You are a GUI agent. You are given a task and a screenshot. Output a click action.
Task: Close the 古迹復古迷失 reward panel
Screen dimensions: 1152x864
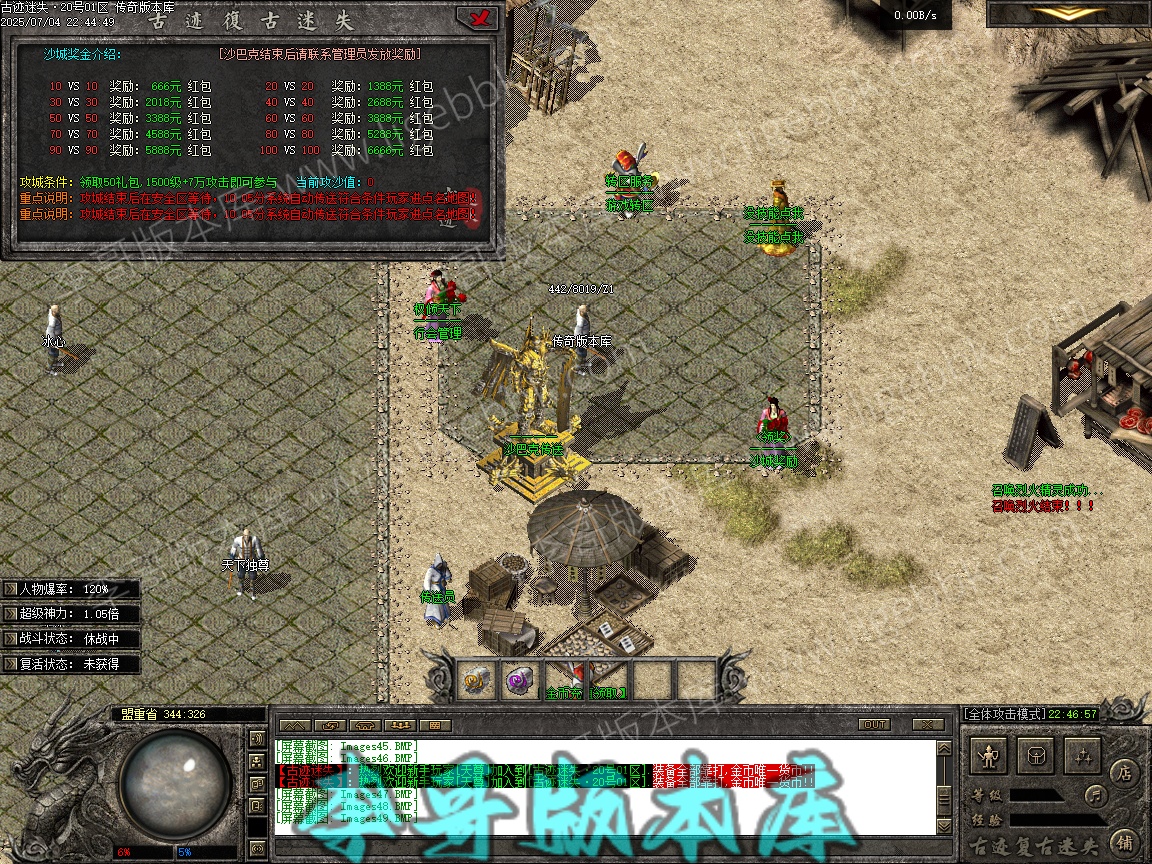(x=476, y=18)
